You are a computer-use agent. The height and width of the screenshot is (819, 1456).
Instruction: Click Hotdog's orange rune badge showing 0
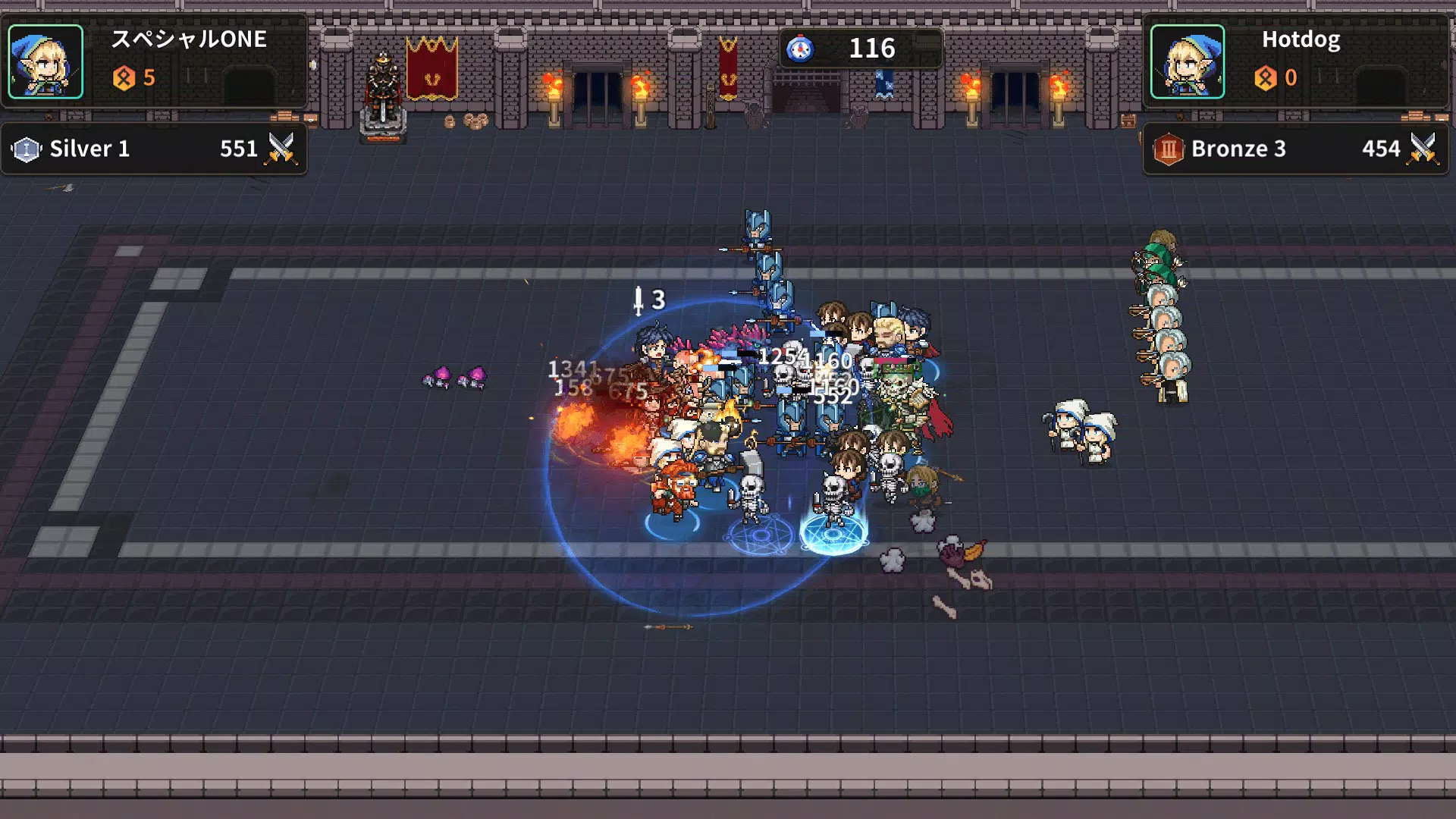coord(1268,77)
